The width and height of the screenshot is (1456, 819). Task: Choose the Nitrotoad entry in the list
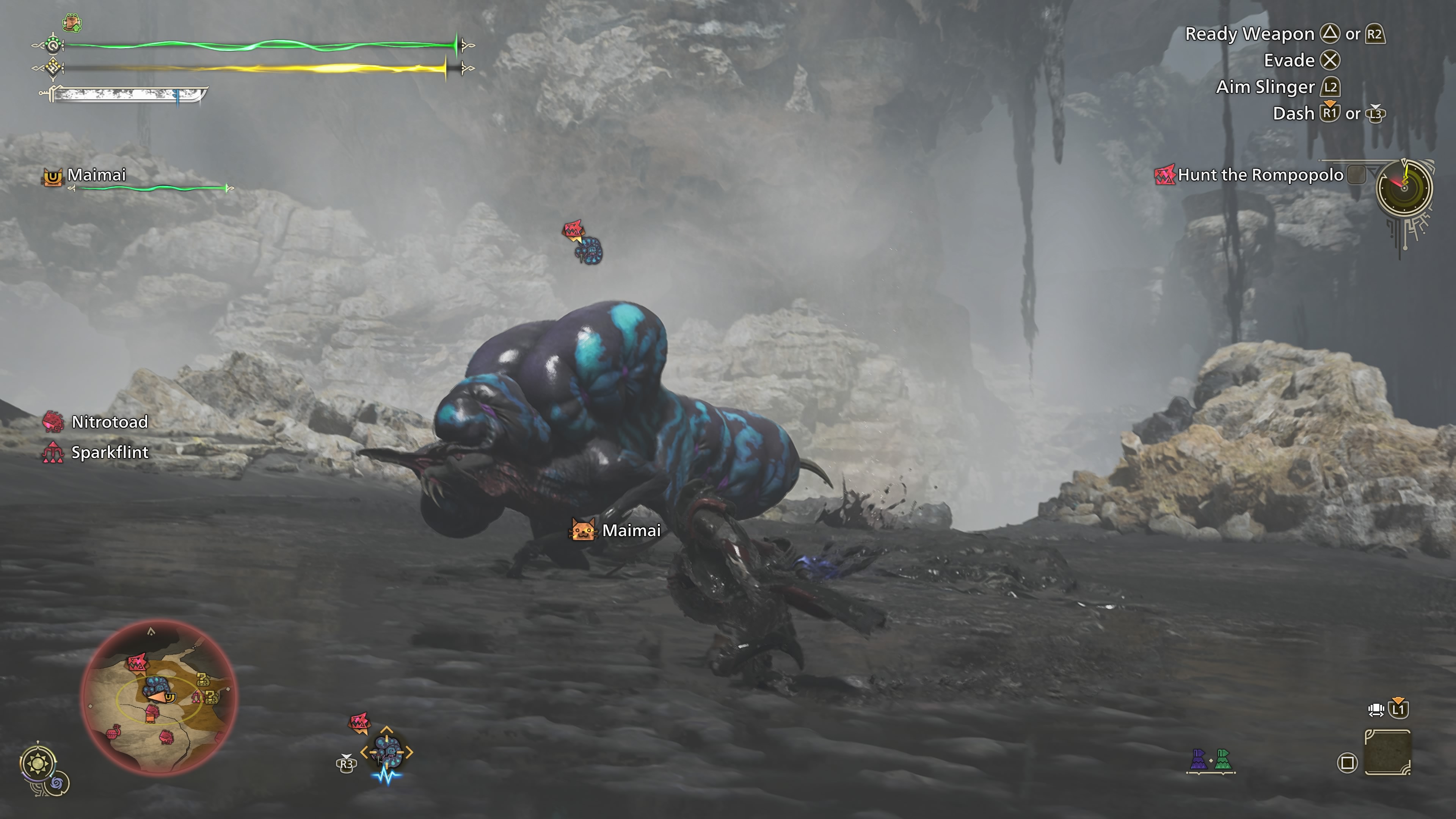click(109, 422)
